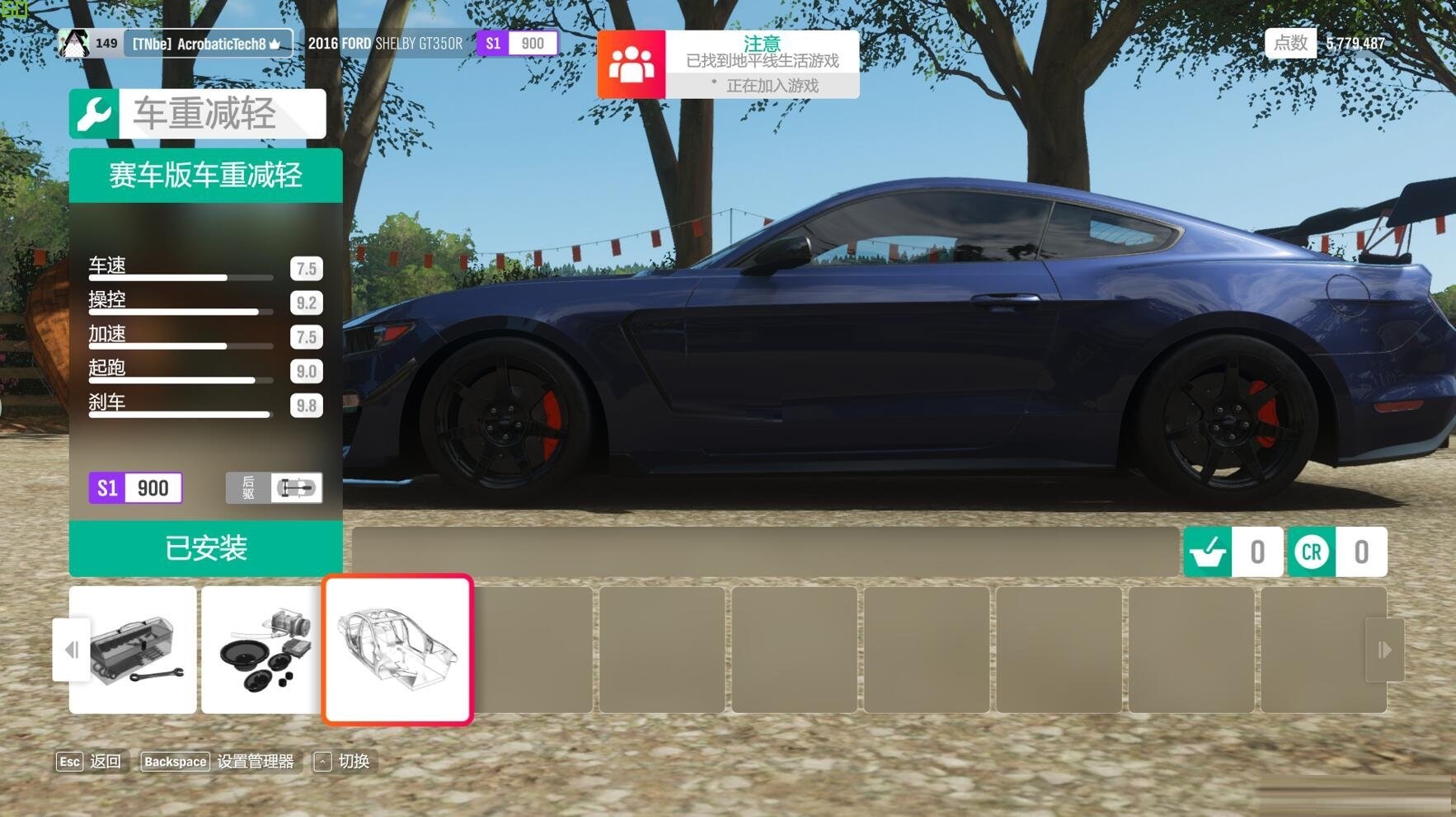Click the wrench 车重减轻 category header
Viewport: 1456px width, 817px height.
click(x=197, y=114)
